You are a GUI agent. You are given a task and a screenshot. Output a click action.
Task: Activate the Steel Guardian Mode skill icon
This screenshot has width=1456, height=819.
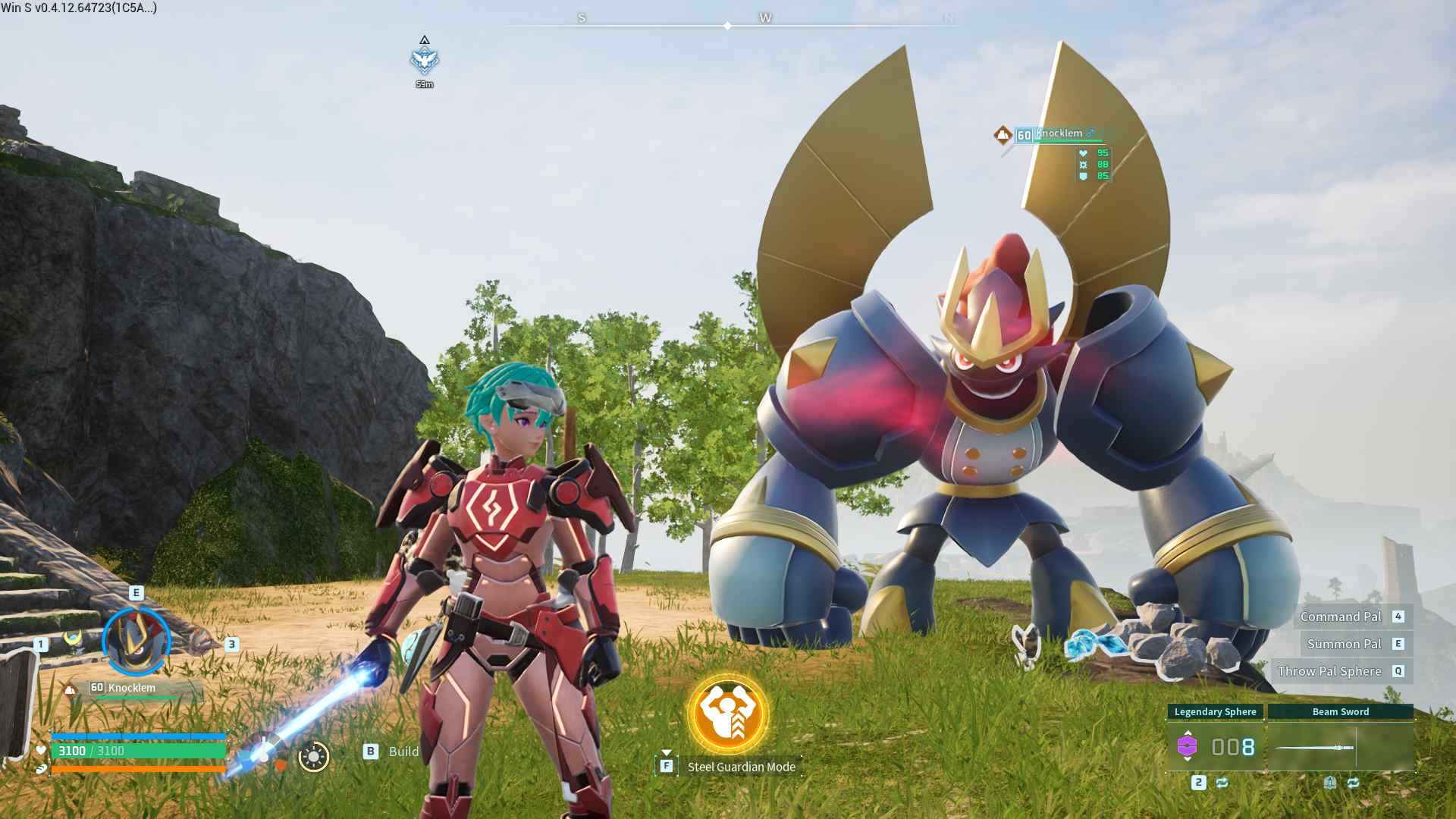pyautogui.click(x=728, y=714)
